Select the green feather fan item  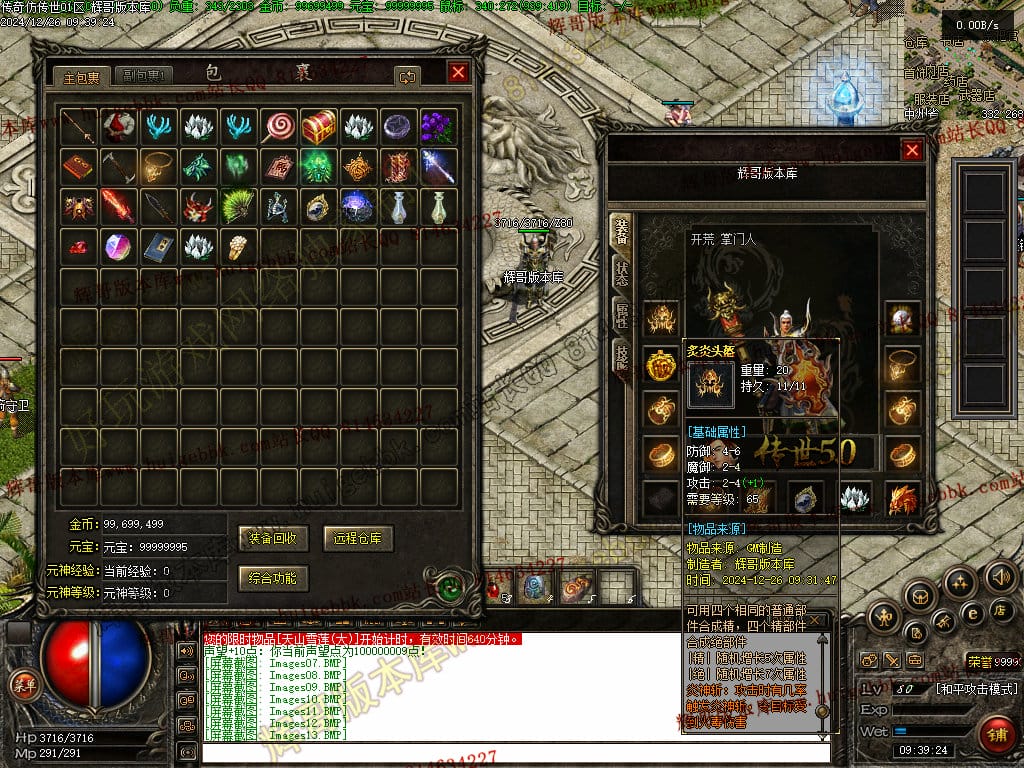click(x=238, y=206)
